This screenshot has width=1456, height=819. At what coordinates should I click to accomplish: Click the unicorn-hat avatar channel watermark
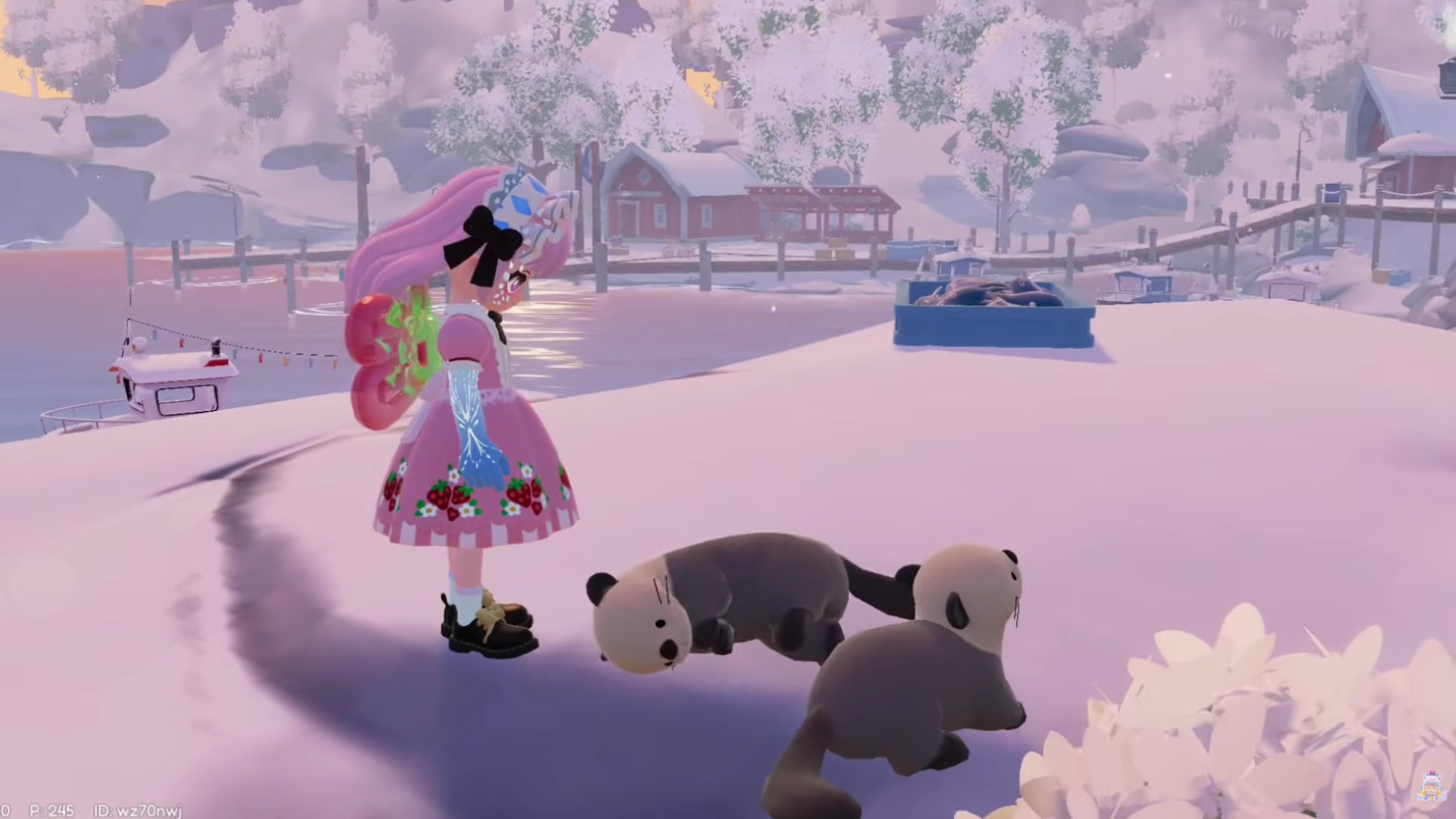[x=1430, y=786]
